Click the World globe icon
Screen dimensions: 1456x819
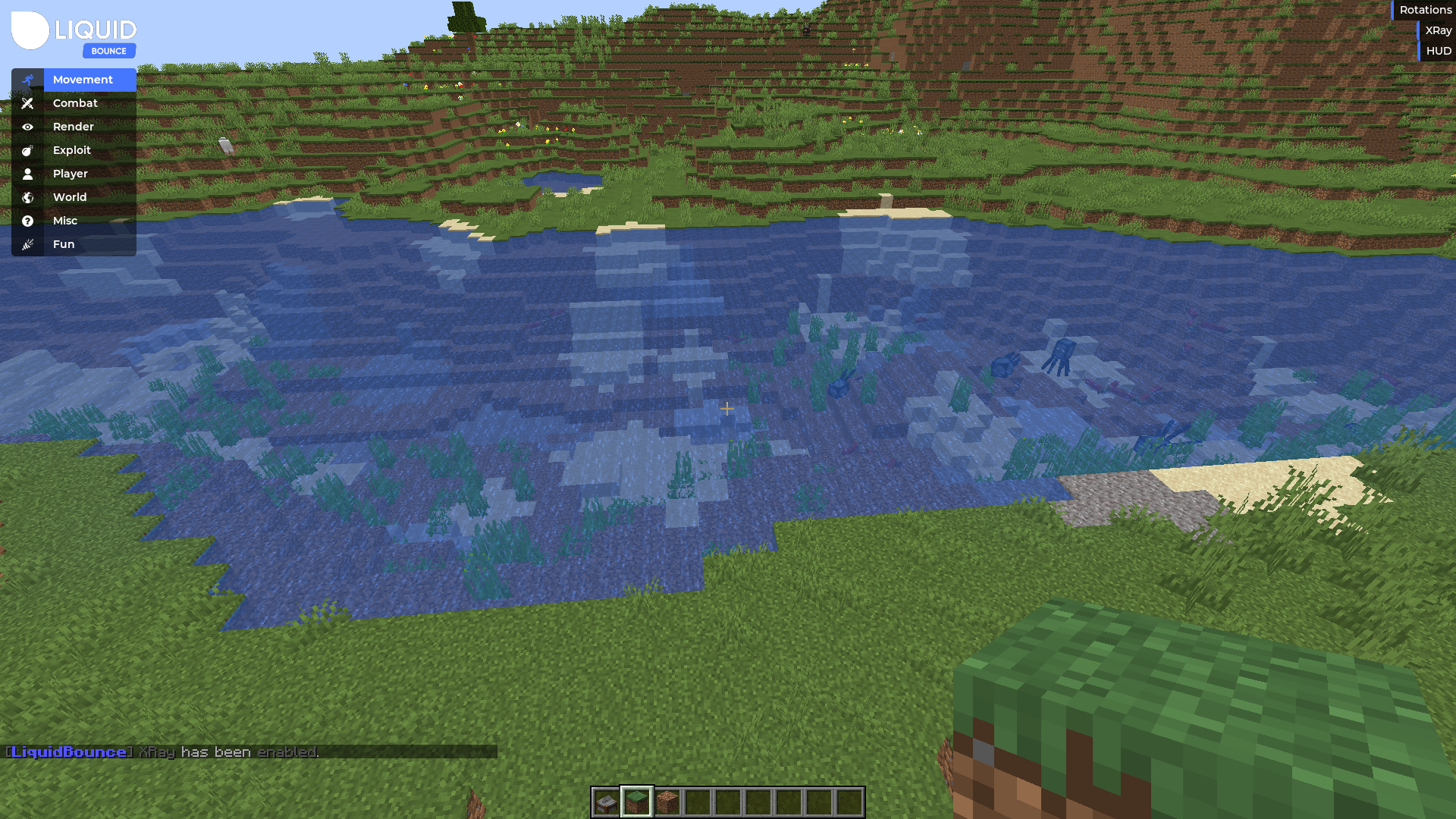[x=28, y=197]
